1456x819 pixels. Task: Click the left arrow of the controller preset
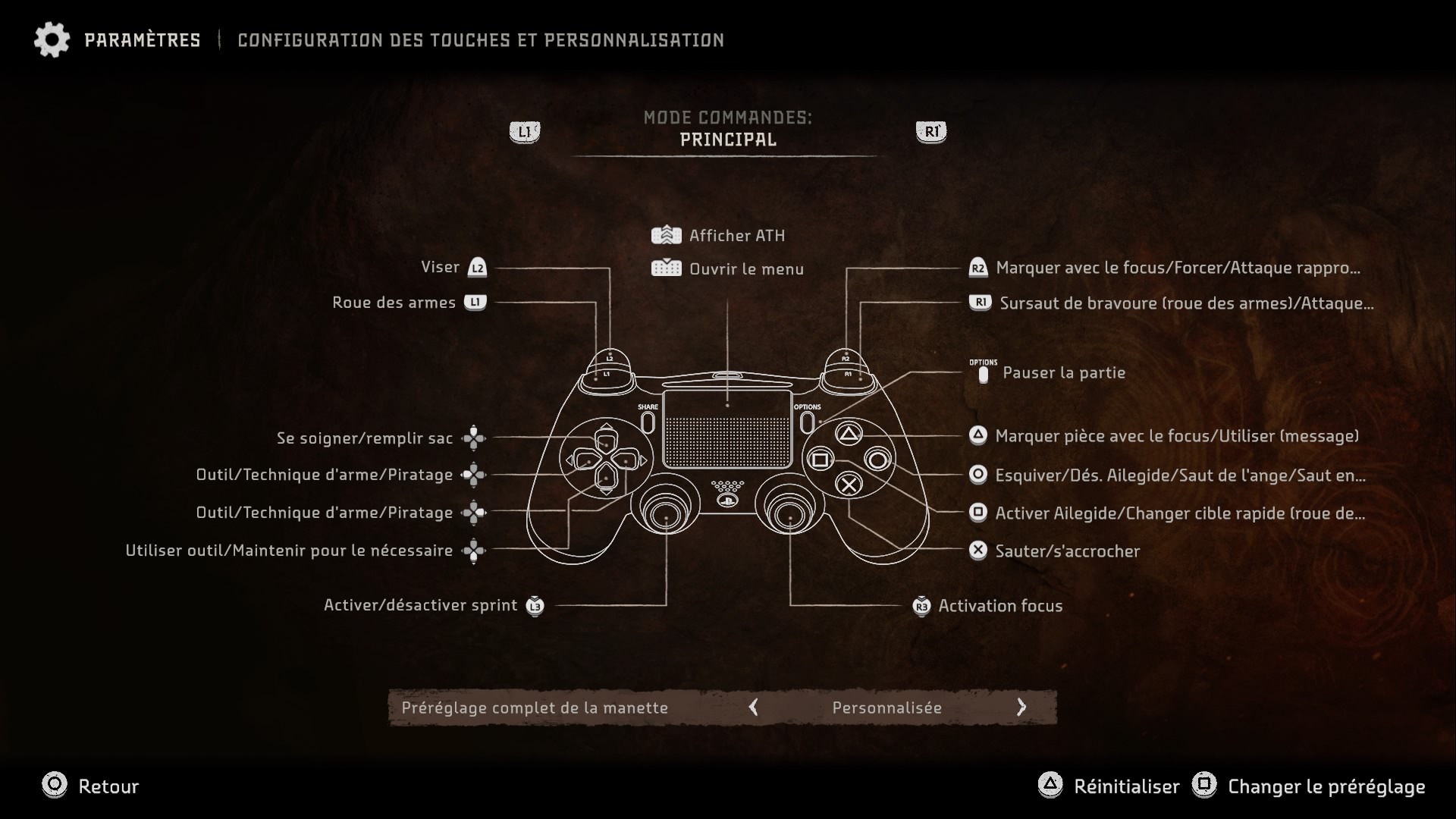[753, 708]
